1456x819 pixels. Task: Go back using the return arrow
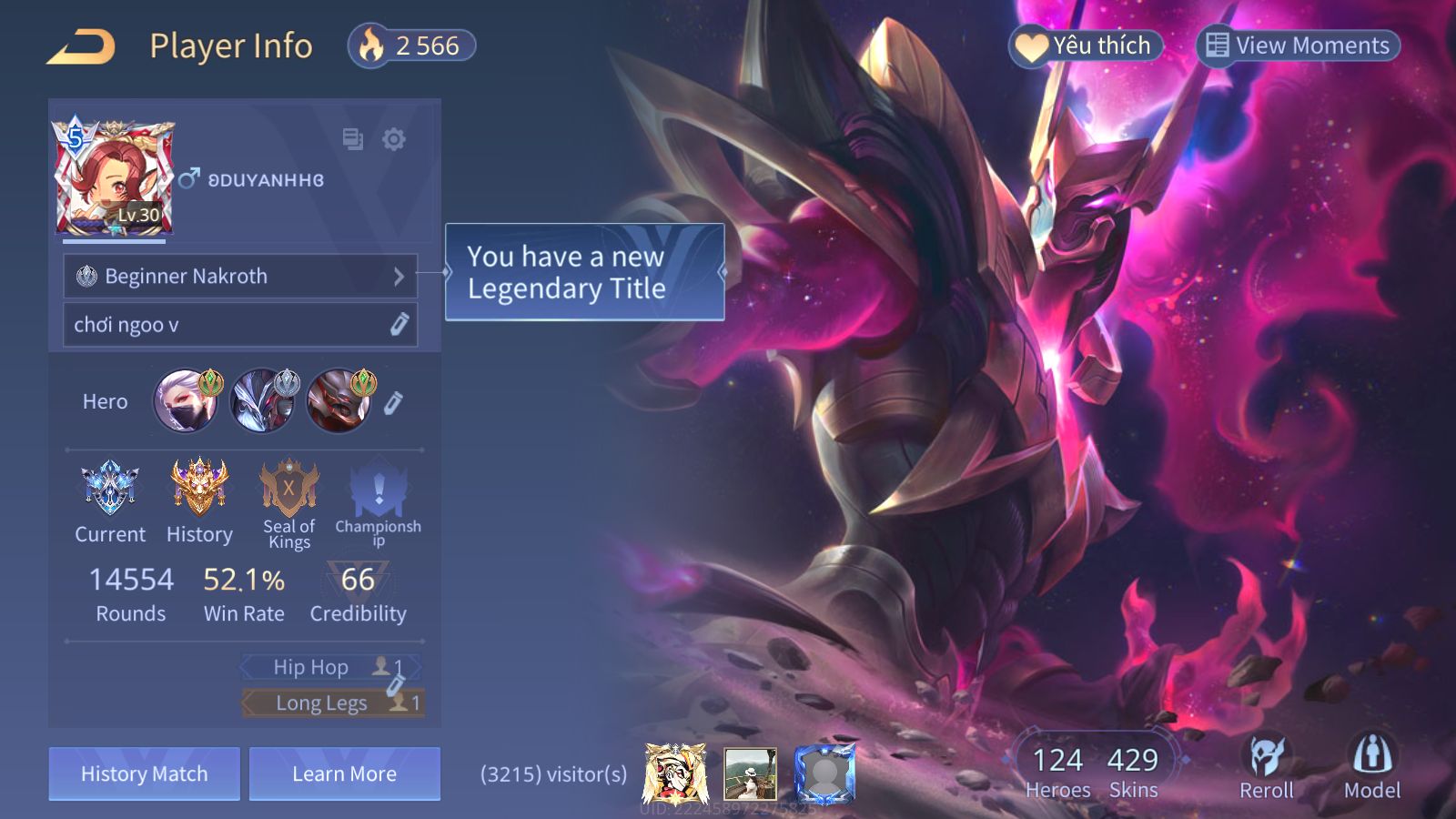[x=81, y=46]
